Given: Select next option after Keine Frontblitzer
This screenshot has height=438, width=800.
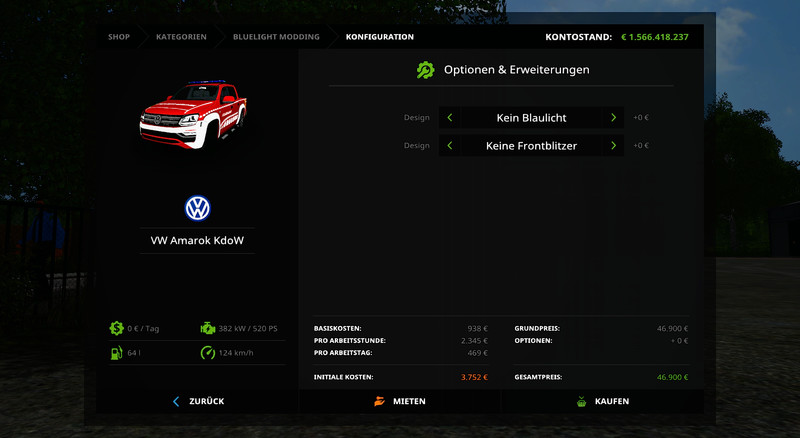Looking at the screenshot, I should coord(613,146).
